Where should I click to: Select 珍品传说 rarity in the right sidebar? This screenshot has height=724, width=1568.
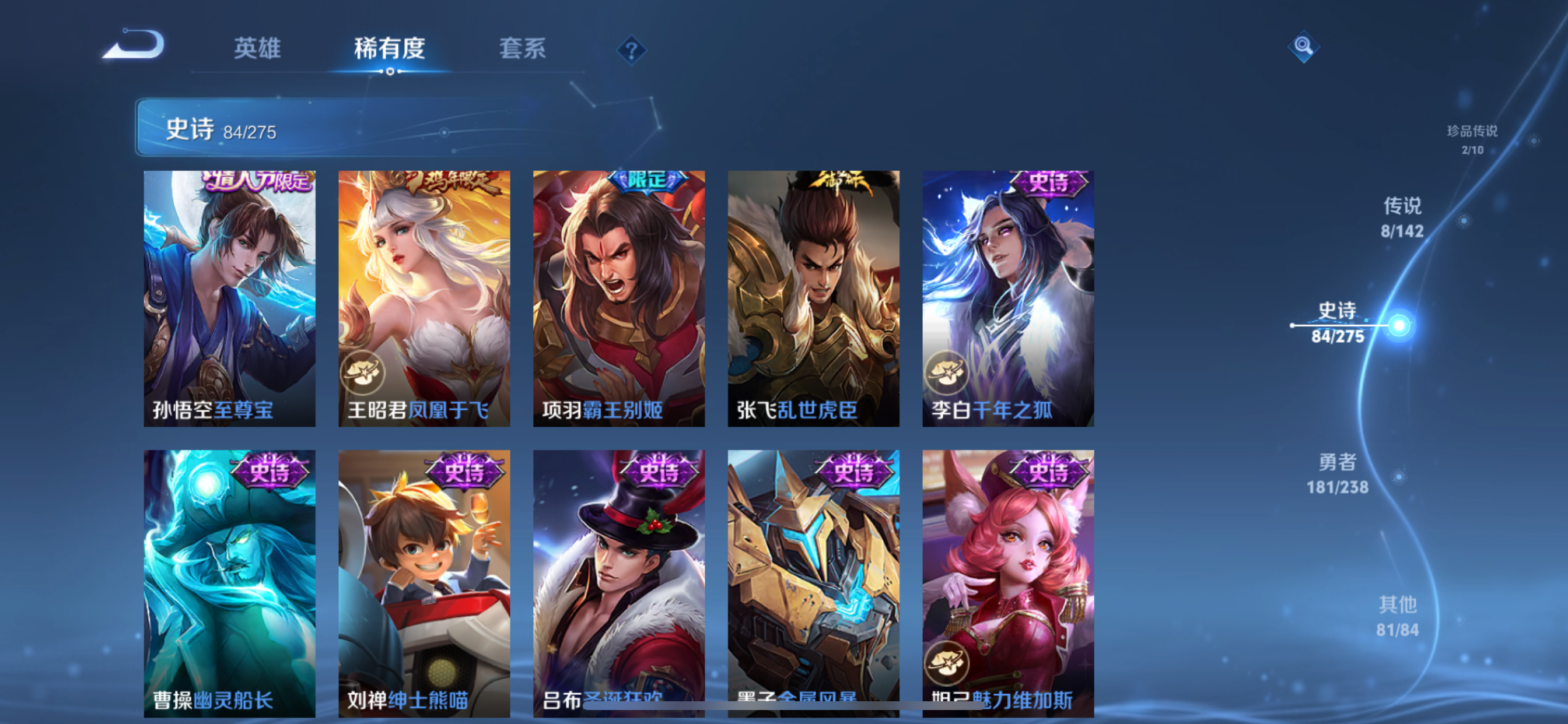click(x=1473, y=140)
